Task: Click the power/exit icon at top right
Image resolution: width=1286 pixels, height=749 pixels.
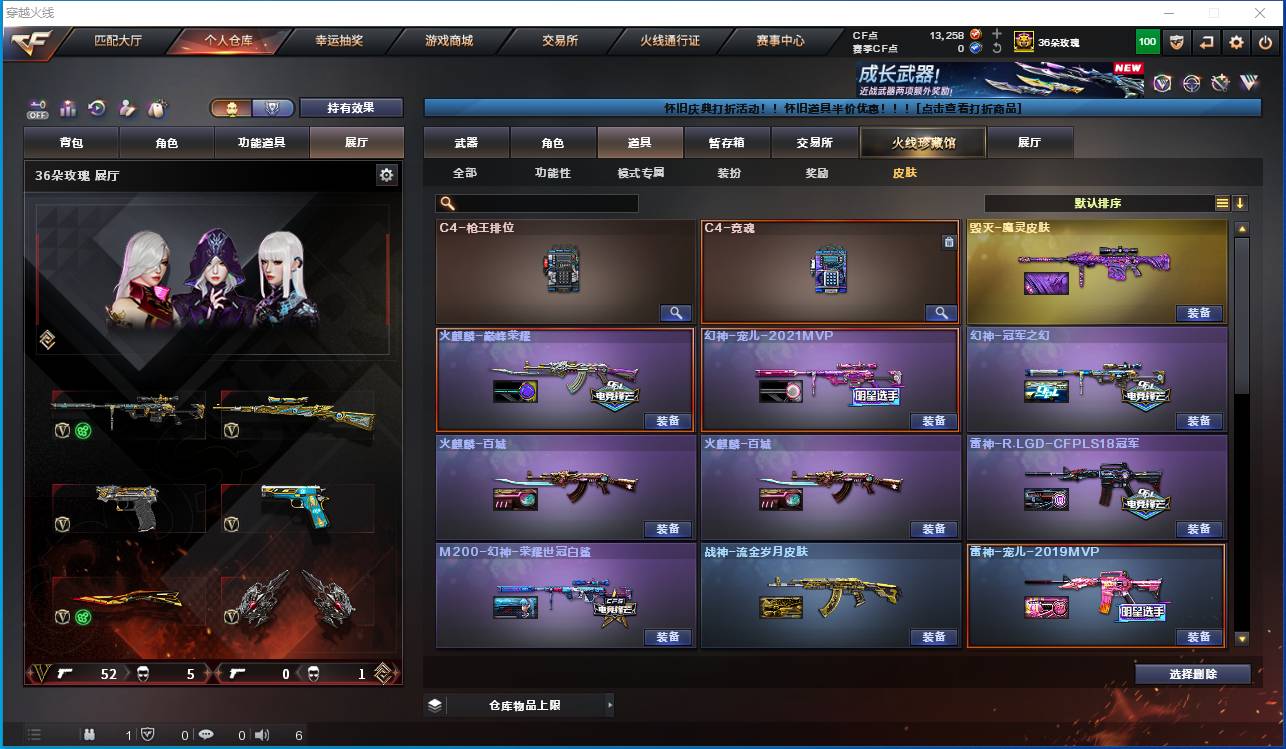Action: point(1264,41)
